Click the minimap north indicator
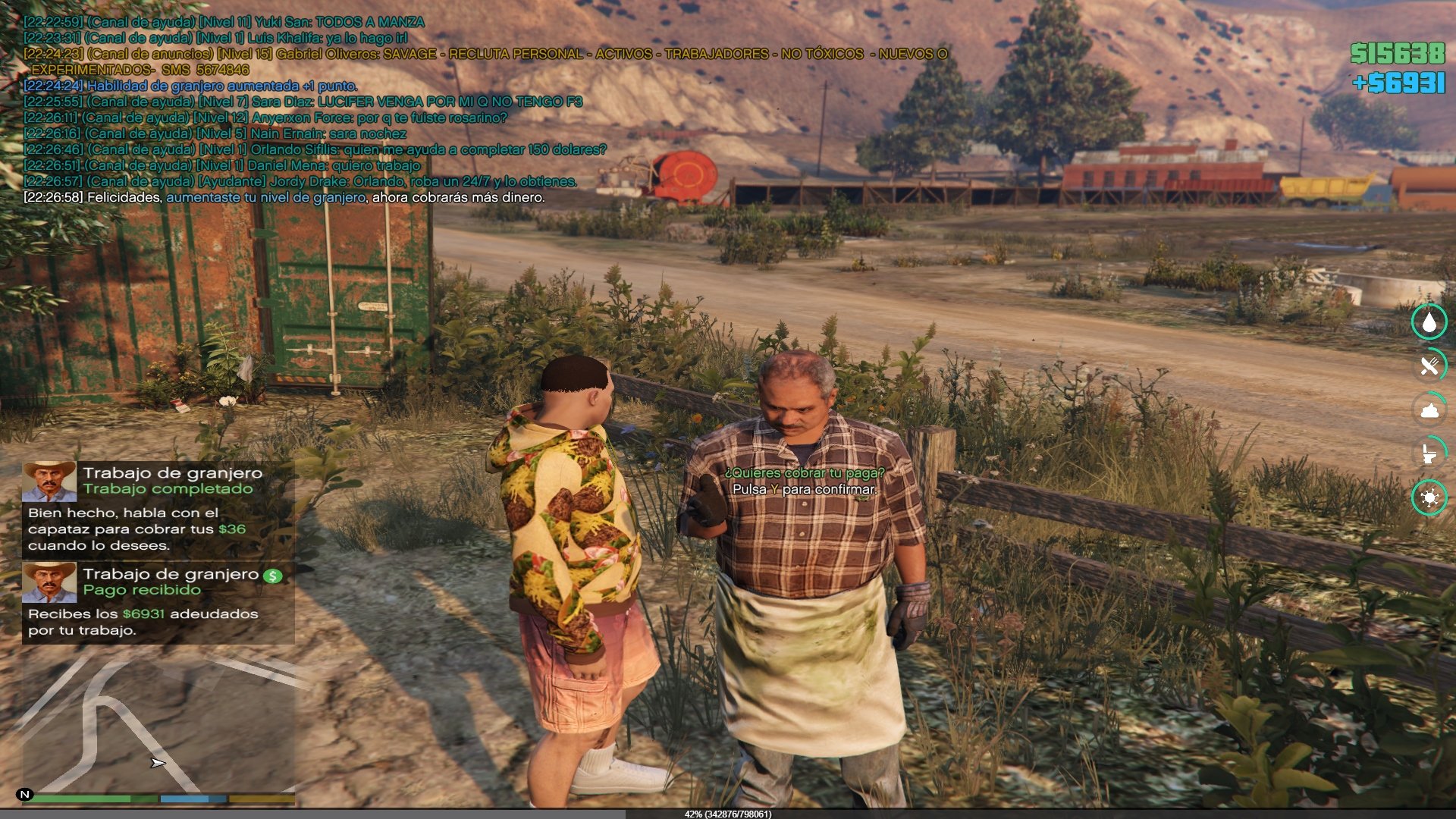Viewport: 1456px width, 819px height. pos(25,795)
